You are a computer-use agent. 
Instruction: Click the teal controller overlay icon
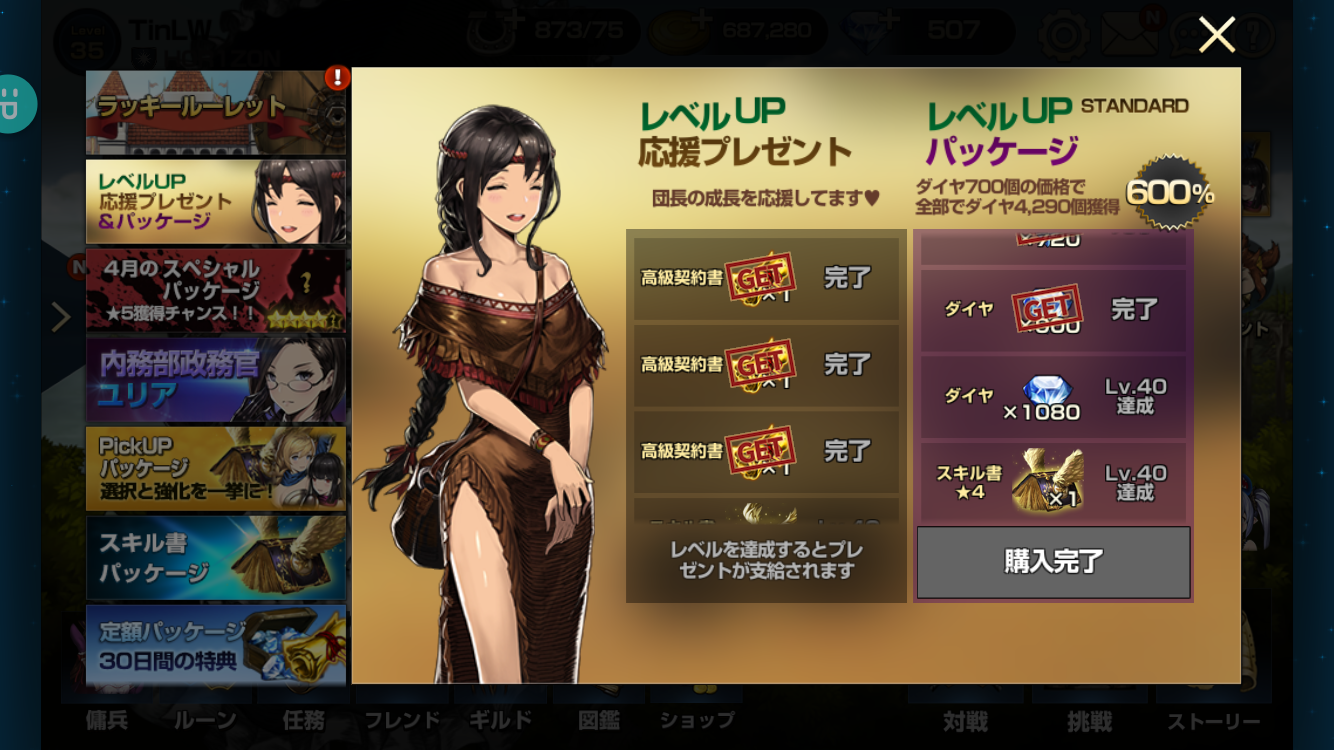pos(14,104)
